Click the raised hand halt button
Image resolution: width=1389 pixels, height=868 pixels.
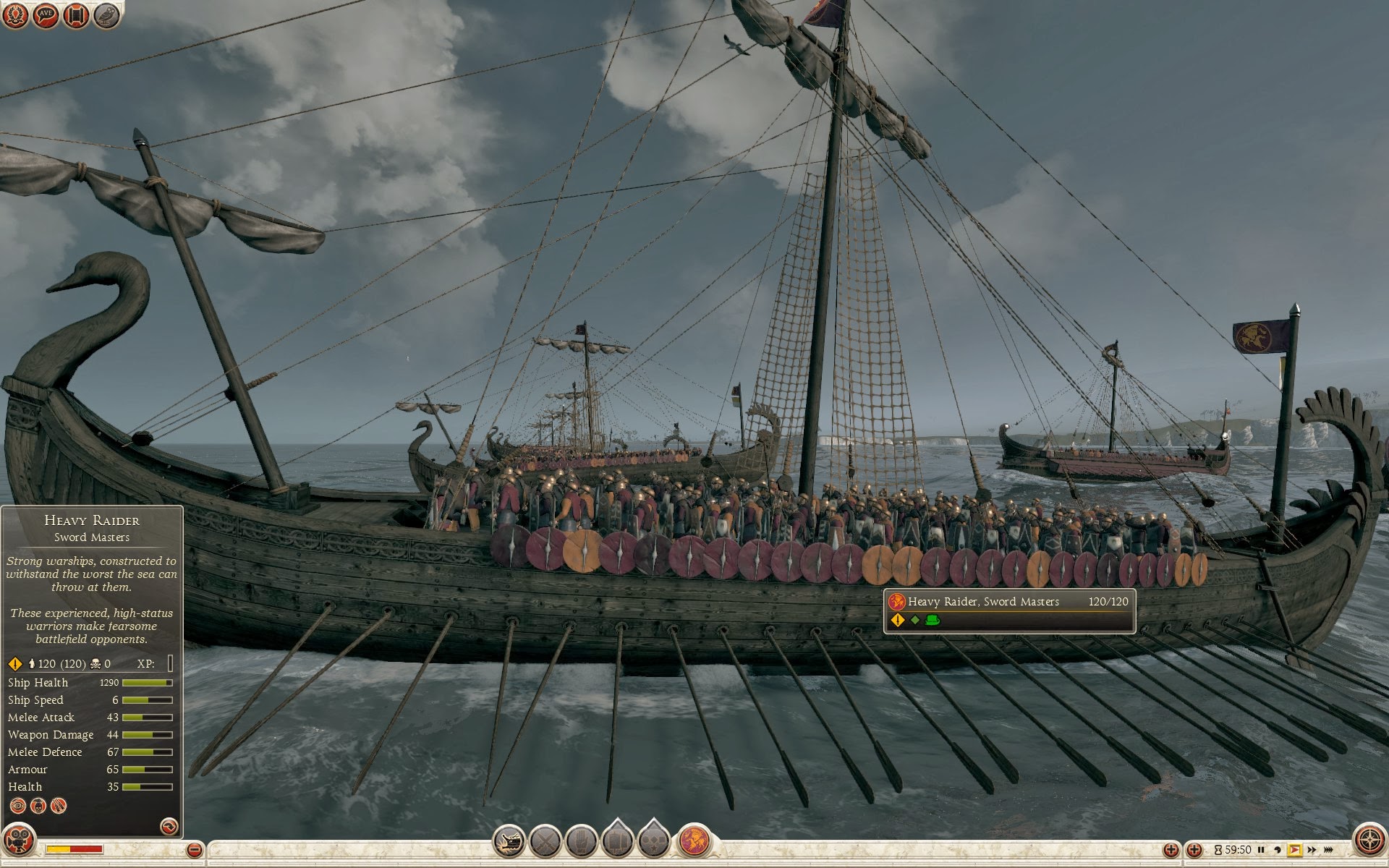click(x=581, y=841)
